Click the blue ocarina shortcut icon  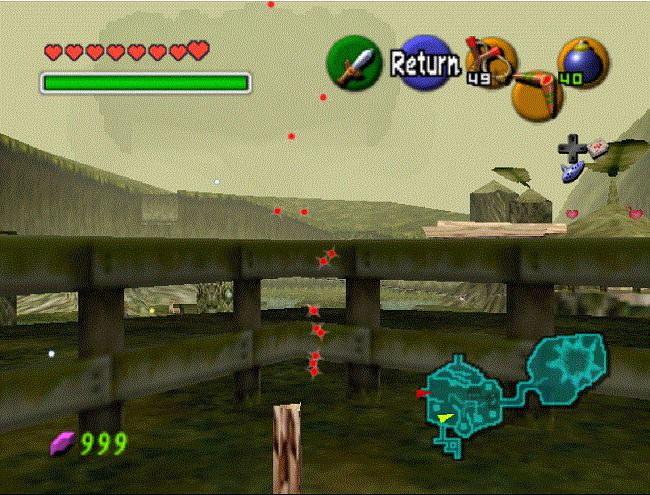coord(572,172)
